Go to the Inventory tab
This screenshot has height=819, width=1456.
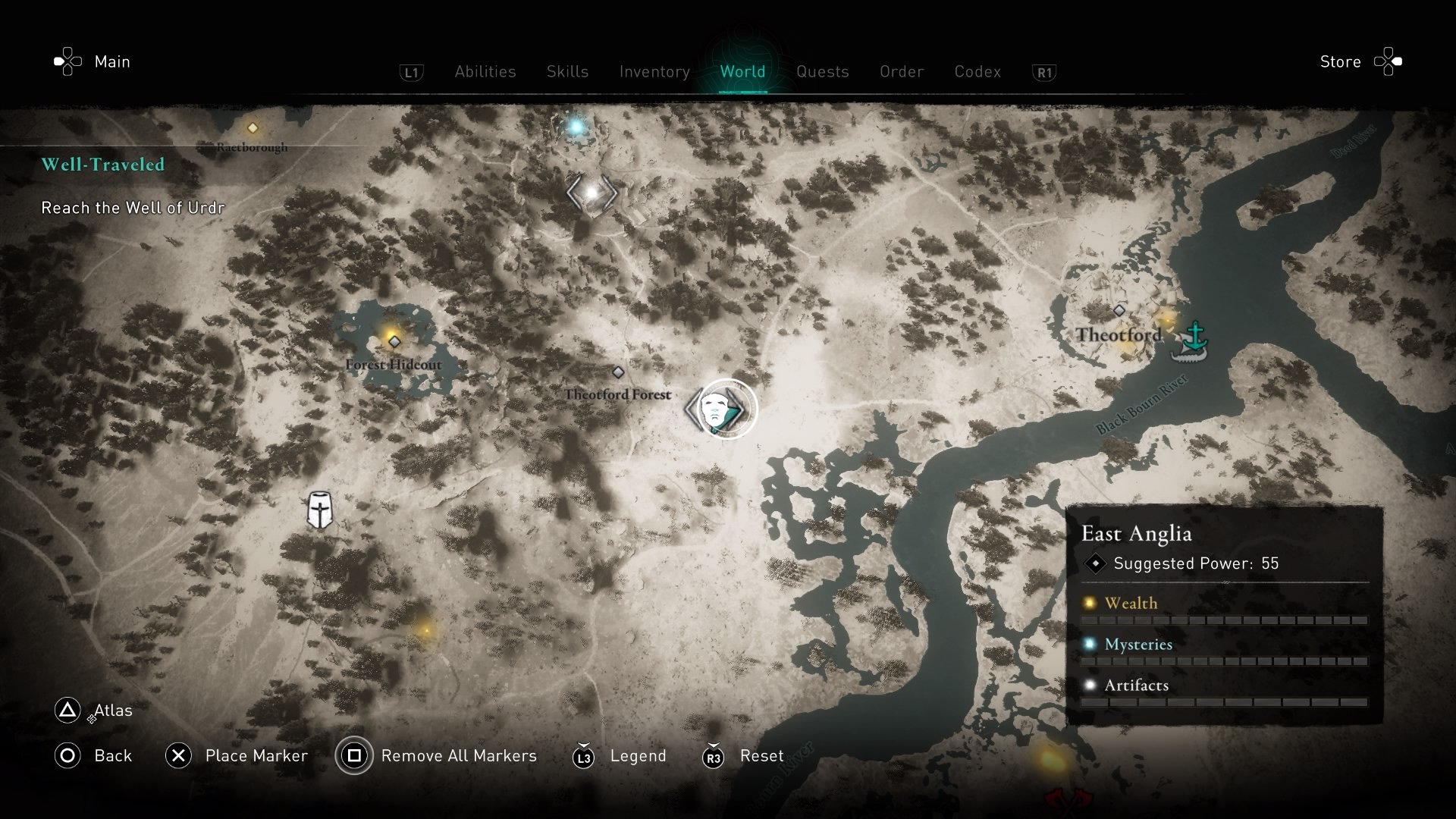point(654,71)
